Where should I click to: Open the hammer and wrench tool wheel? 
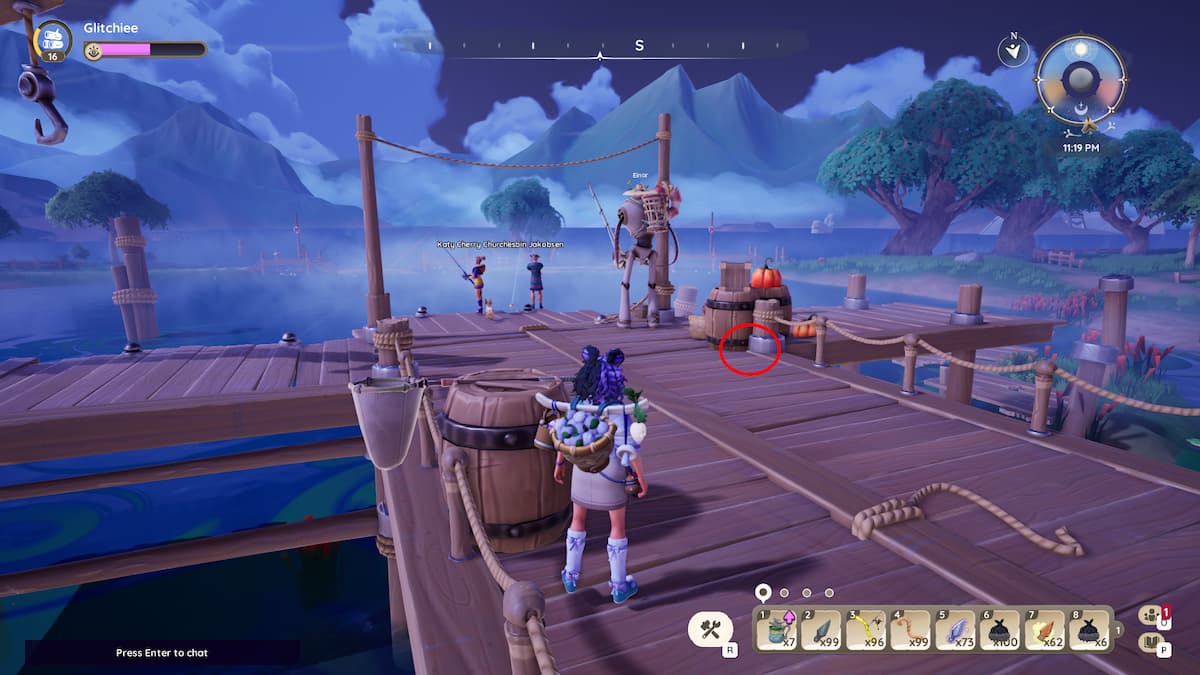pos(711,629)
